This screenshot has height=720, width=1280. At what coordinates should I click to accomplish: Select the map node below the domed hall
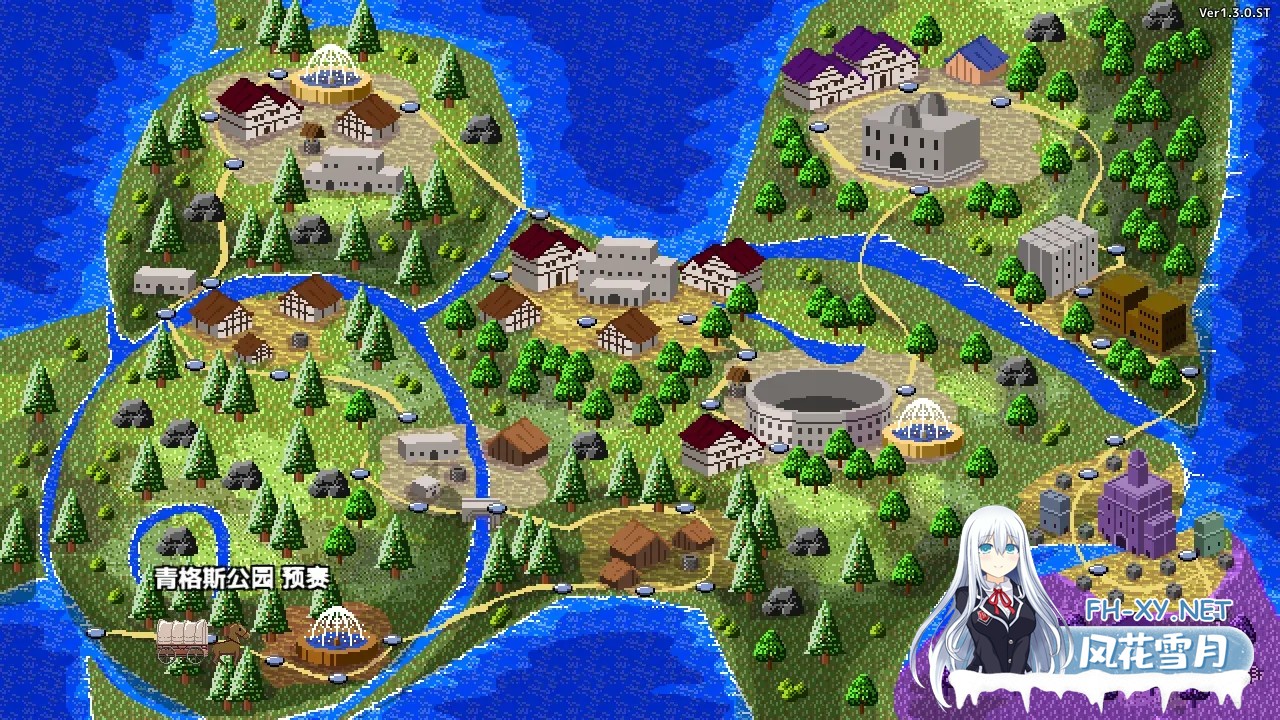point(919,189)
